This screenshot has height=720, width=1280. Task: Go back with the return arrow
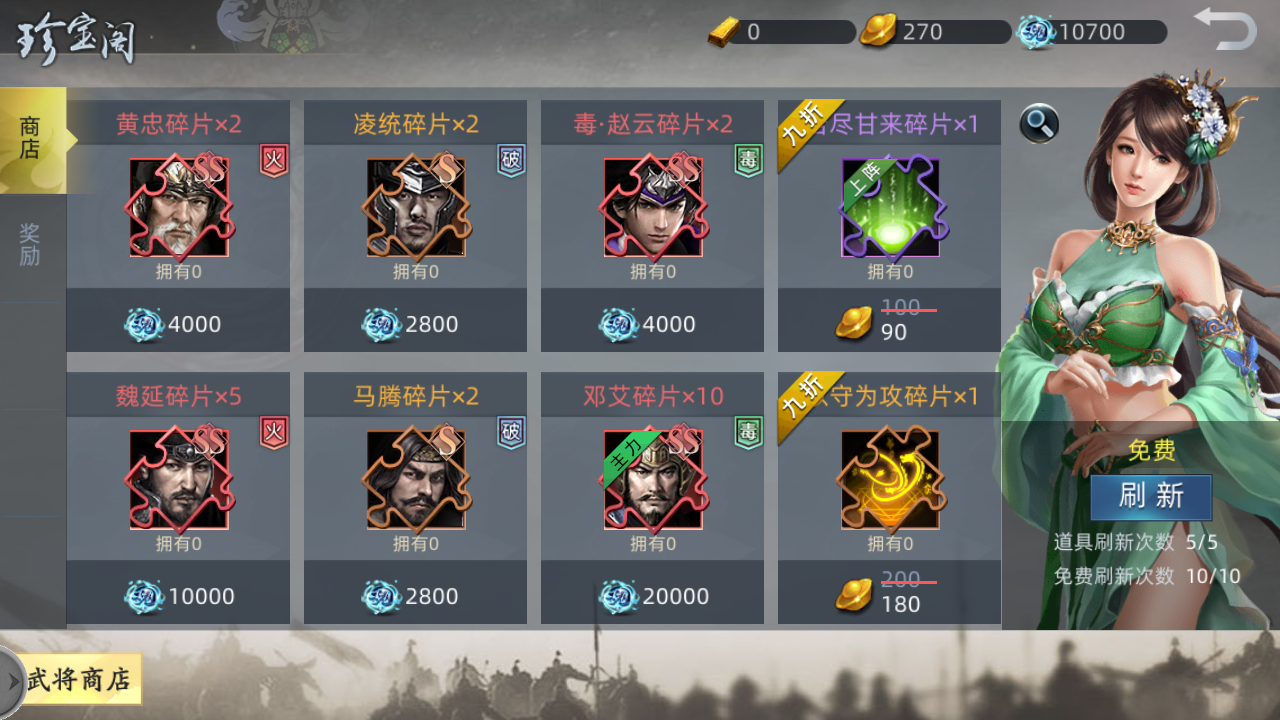[1225, 28]
